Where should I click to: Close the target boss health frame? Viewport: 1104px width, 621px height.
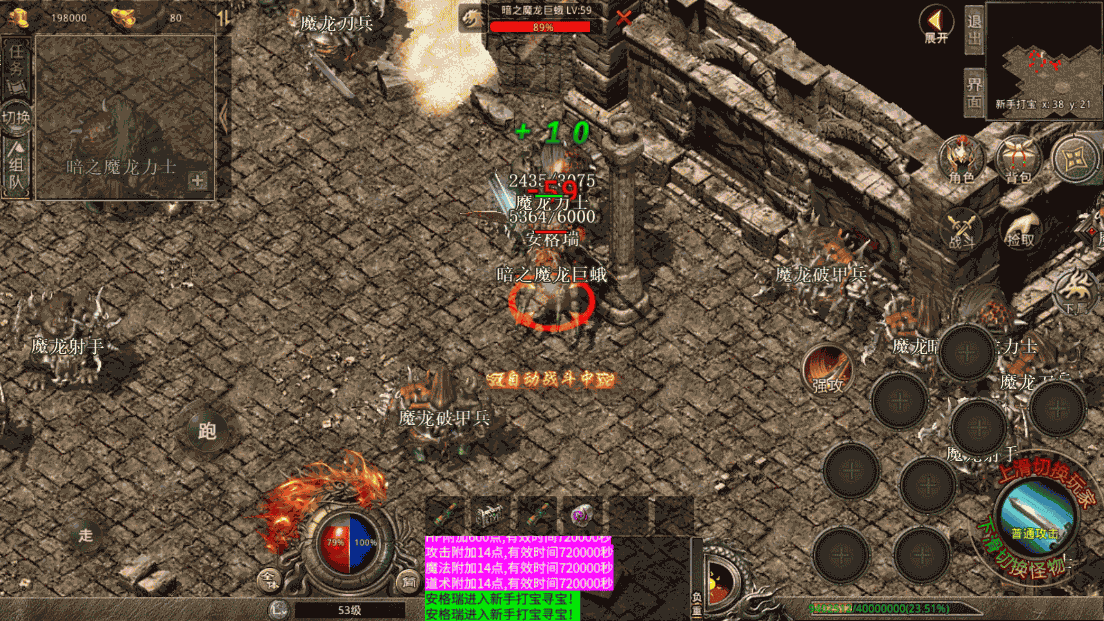[x=624, y=17]
